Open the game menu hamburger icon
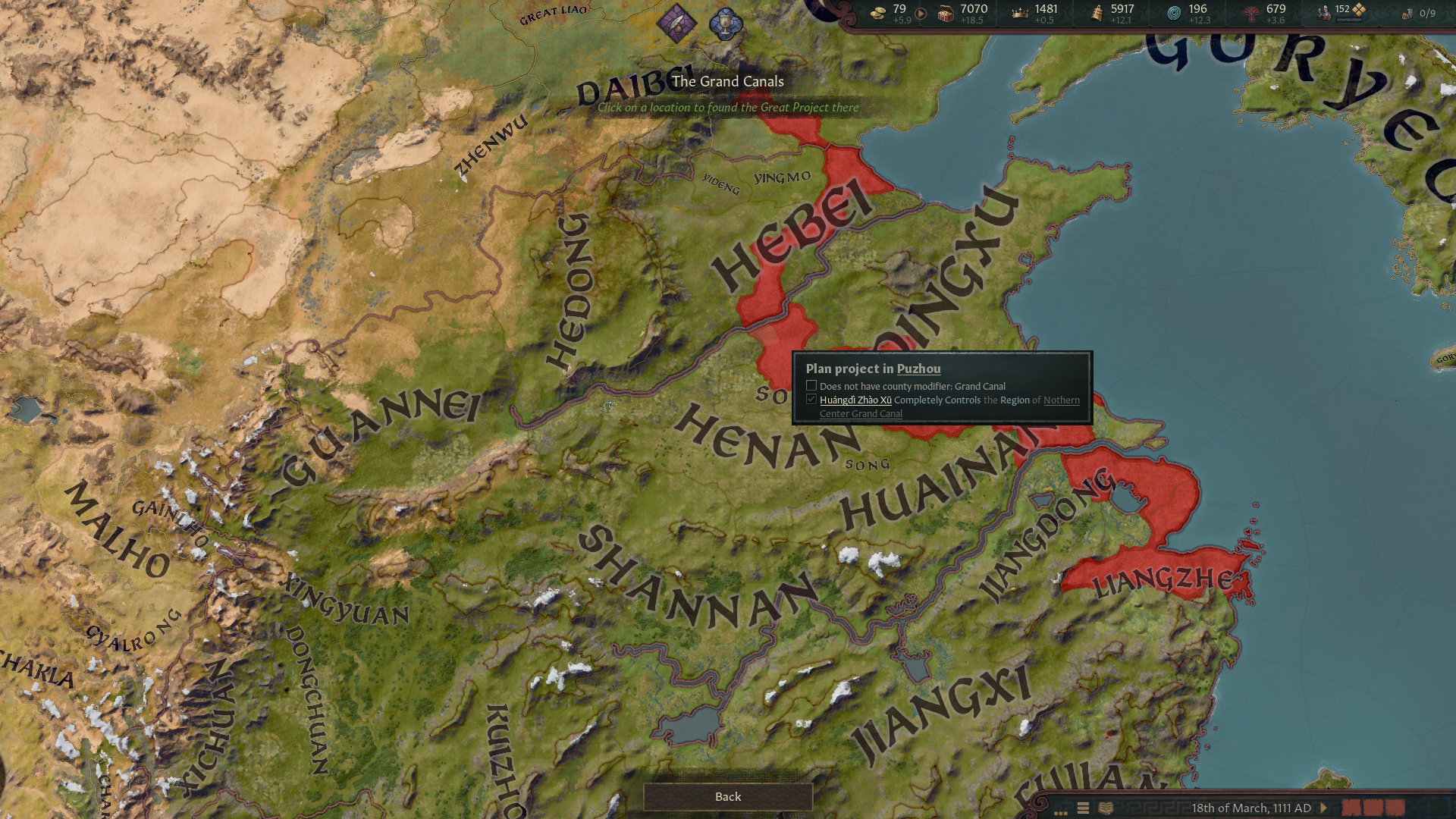 [1081, 808]
